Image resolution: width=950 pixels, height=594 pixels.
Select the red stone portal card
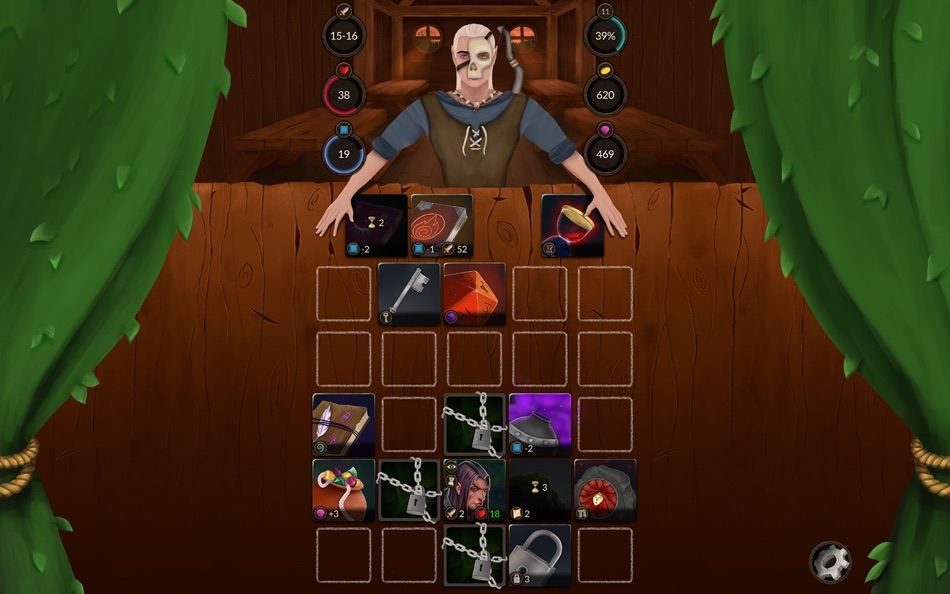tap(605, 489)
